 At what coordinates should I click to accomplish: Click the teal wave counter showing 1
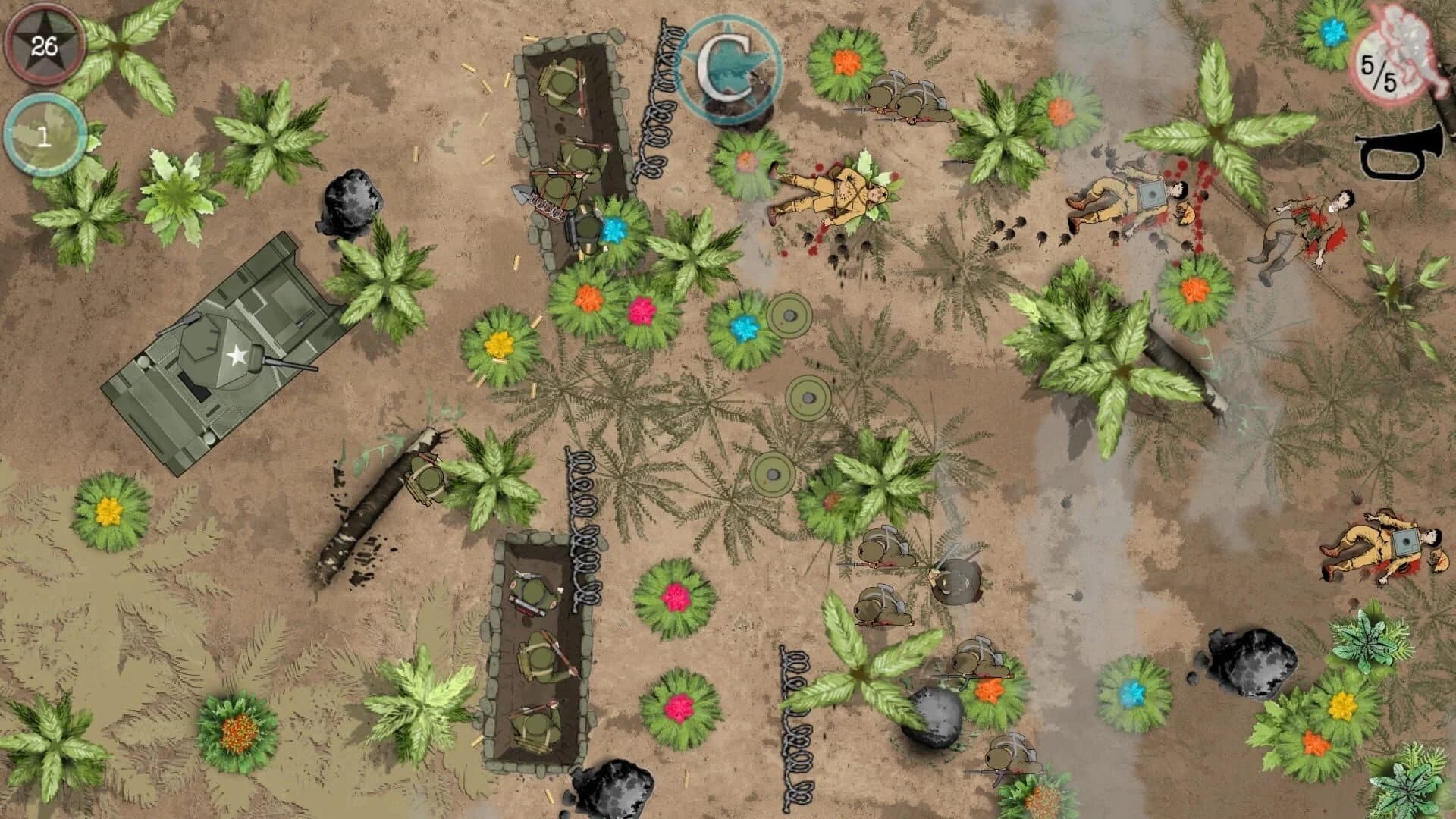[x=43, y=134]
